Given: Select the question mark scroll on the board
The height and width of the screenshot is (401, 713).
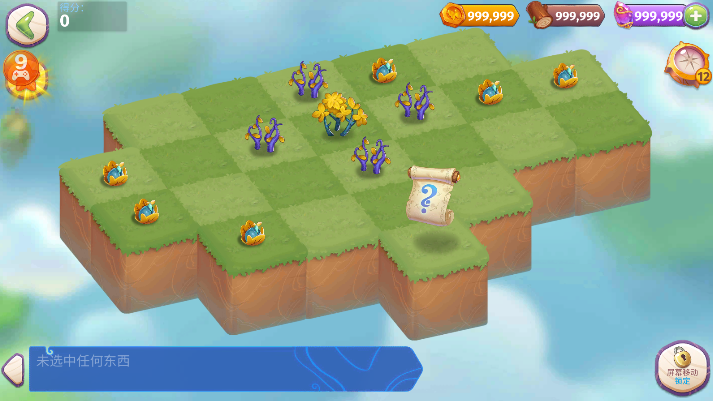Looking at the screenshot, I should coord(431,196).
